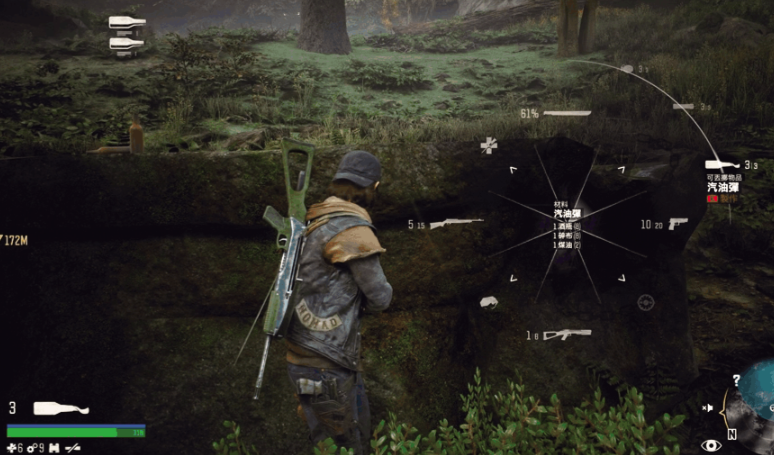774x455 pixels.
Task: Click the question mark marker on minimap
Action: click(736, 380)
